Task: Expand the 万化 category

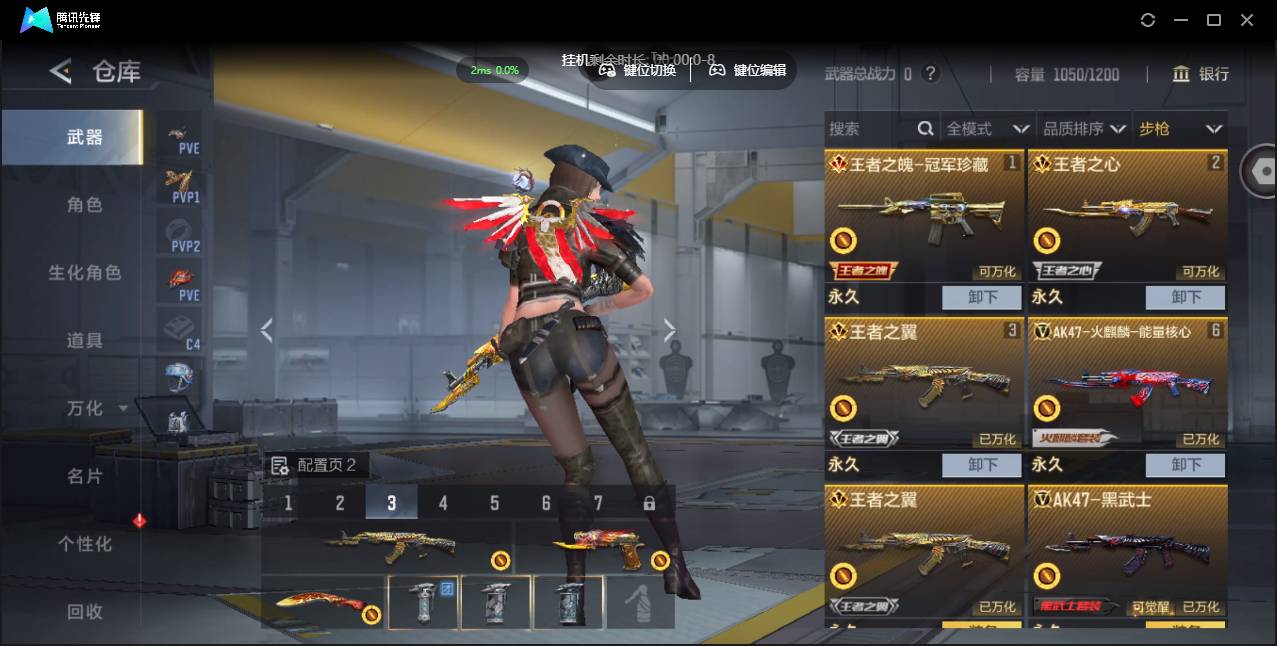Action: [95, 408]
